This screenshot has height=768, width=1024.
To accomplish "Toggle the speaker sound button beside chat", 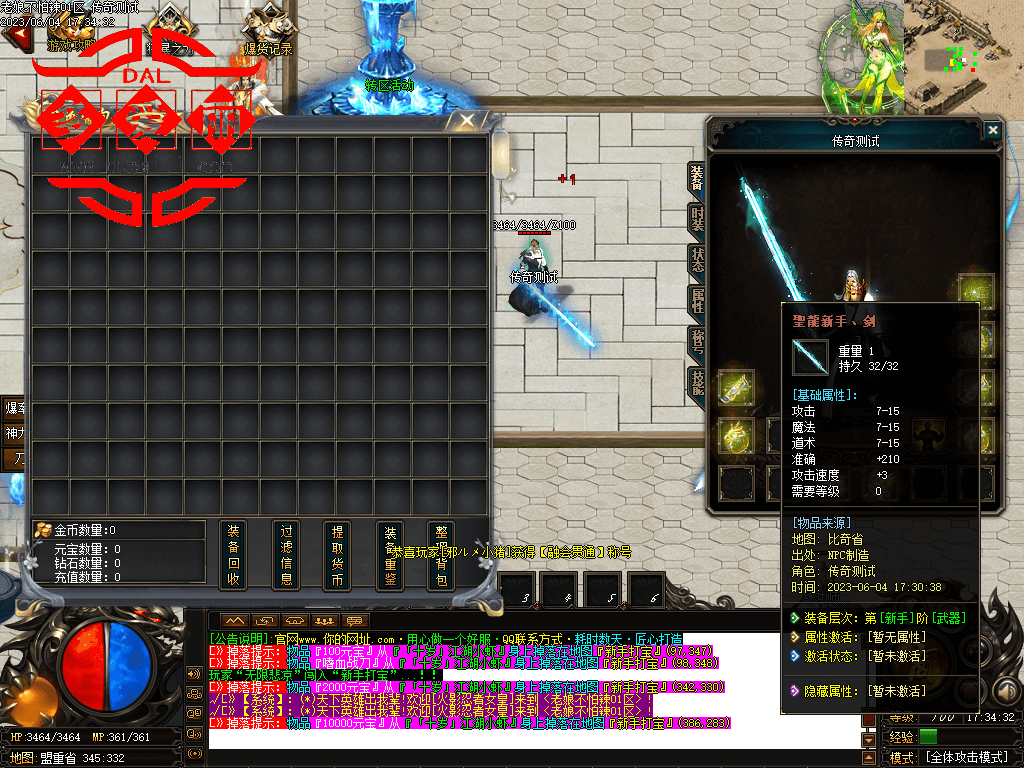I will [x=193, y=673].
